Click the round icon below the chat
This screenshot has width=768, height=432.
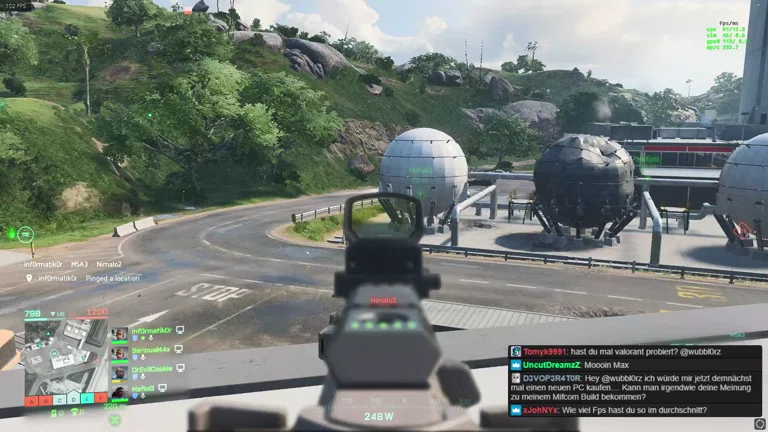point(759,424)
